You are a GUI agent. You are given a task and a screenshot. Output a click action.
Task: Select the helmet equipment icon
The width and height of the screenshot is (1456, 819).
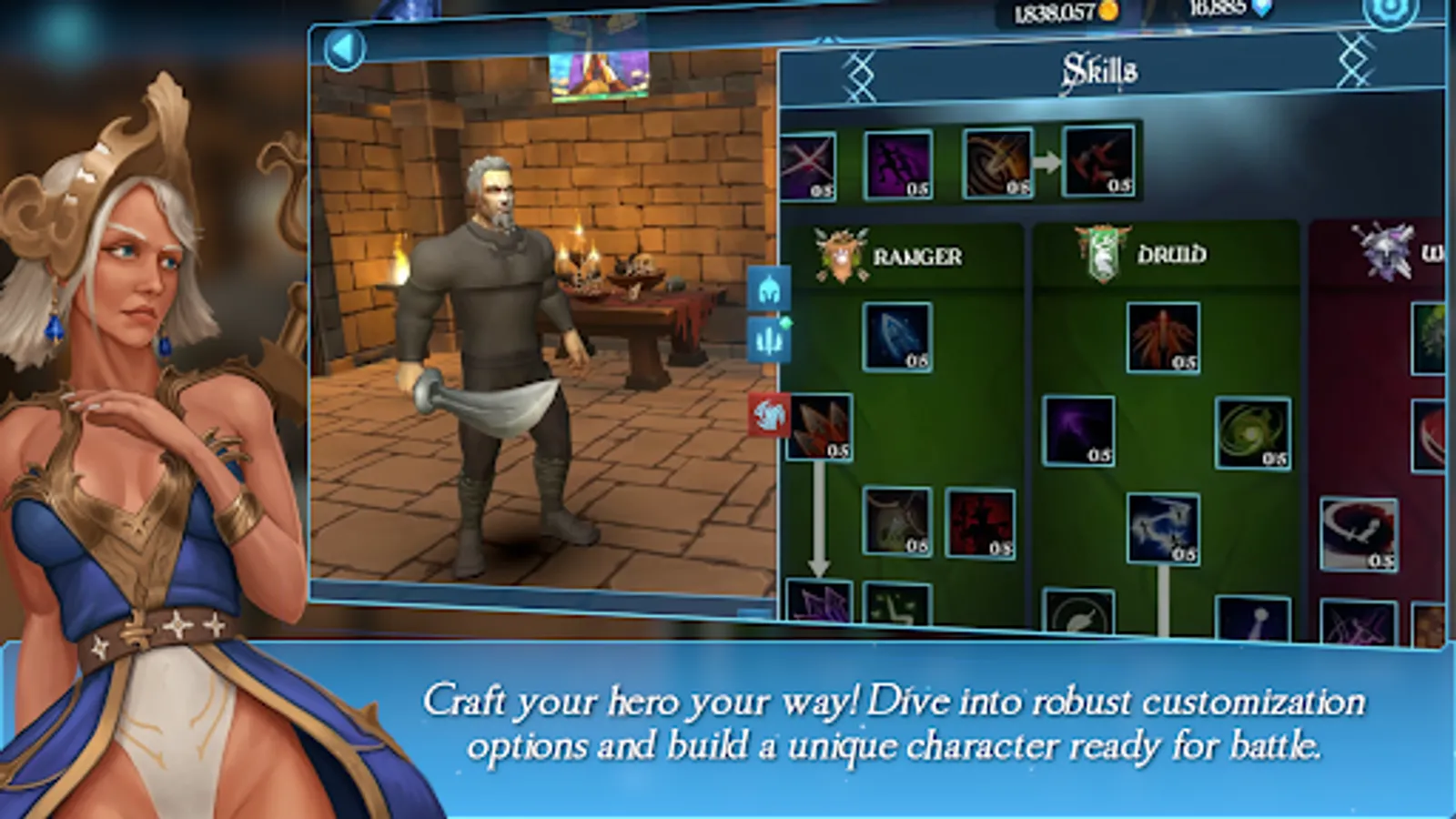point(769,289)
